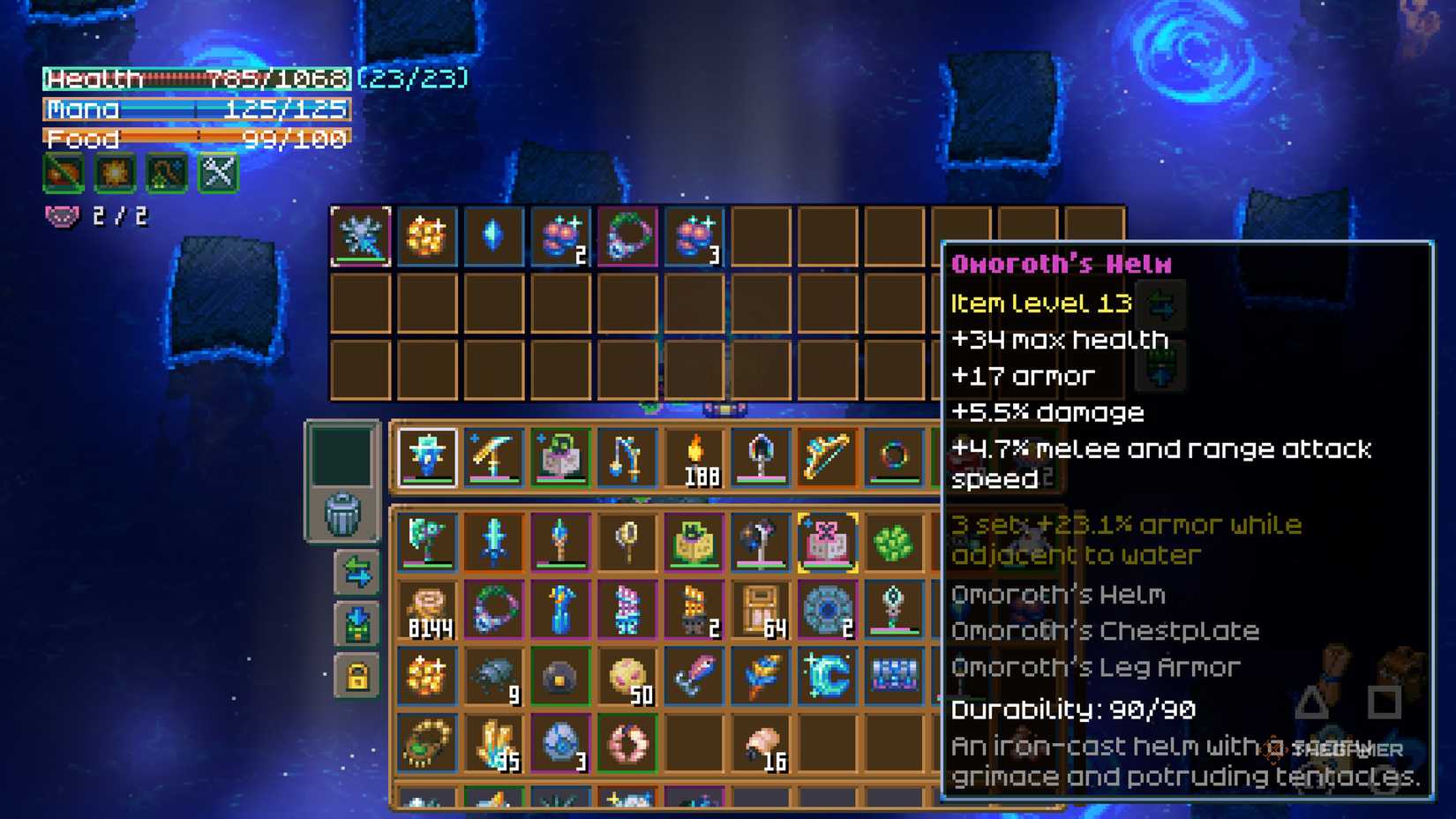The width and height of the screenshot is (1456, 819).
Task: Select the pickaxe in the hotbar
Action: coord(494,456)
